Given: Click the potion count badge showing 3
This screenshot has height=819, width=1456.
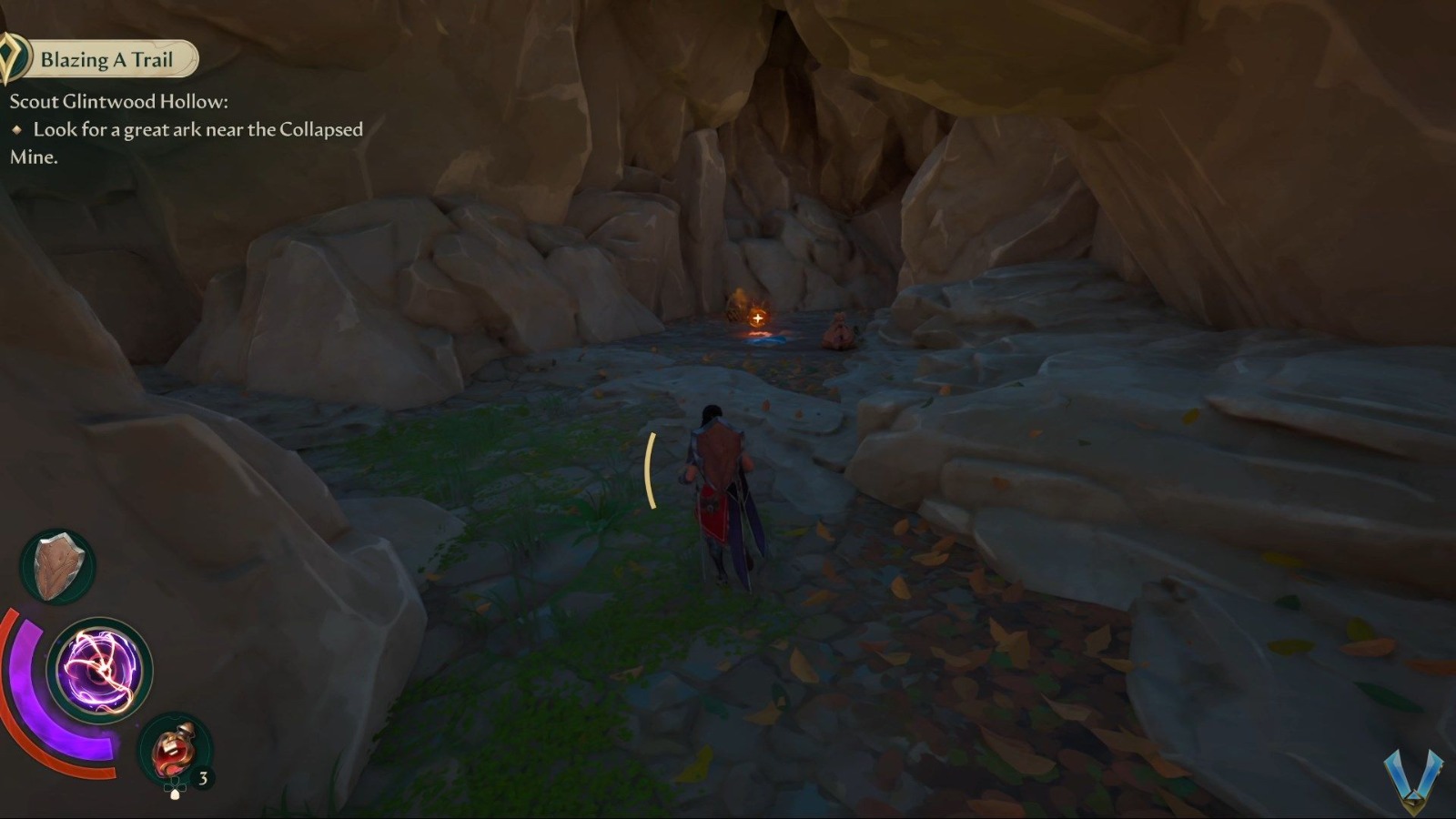Looking at the screenshot, I should pyautogui.click(x=202, y=778).
